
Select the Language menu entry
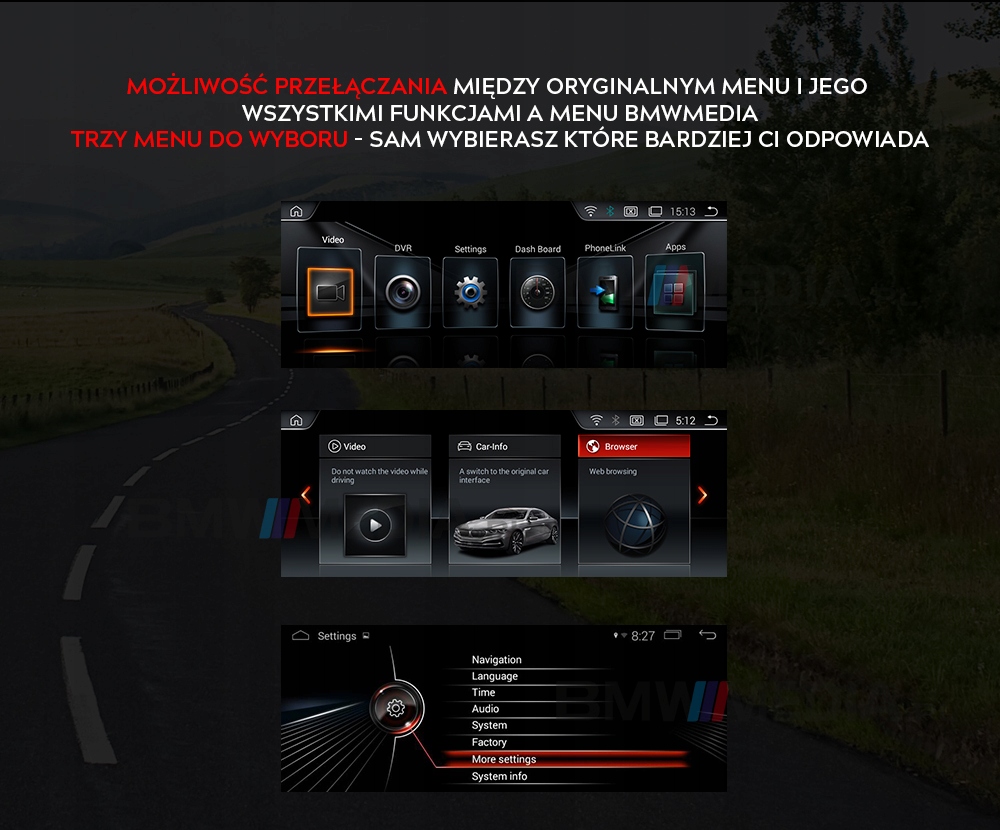tap(495, 676)
